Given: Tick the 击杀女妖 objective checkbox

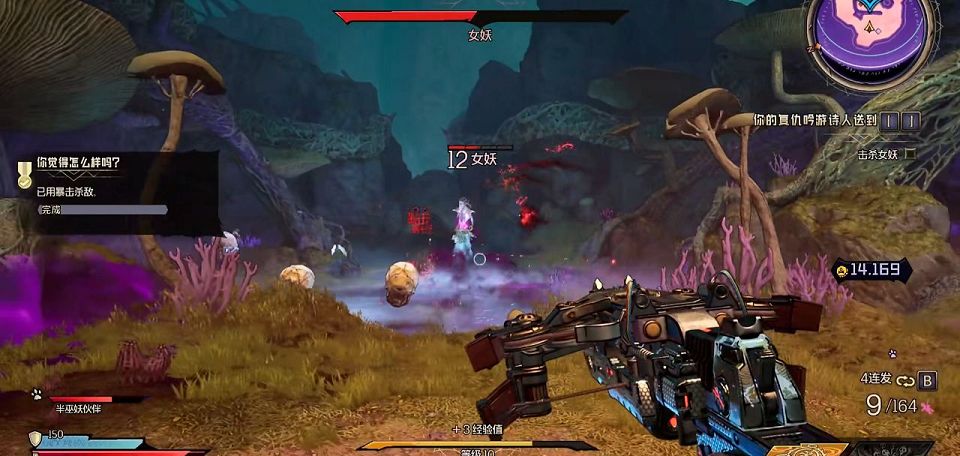Looking at the screenshot, I should click(909, 155).
